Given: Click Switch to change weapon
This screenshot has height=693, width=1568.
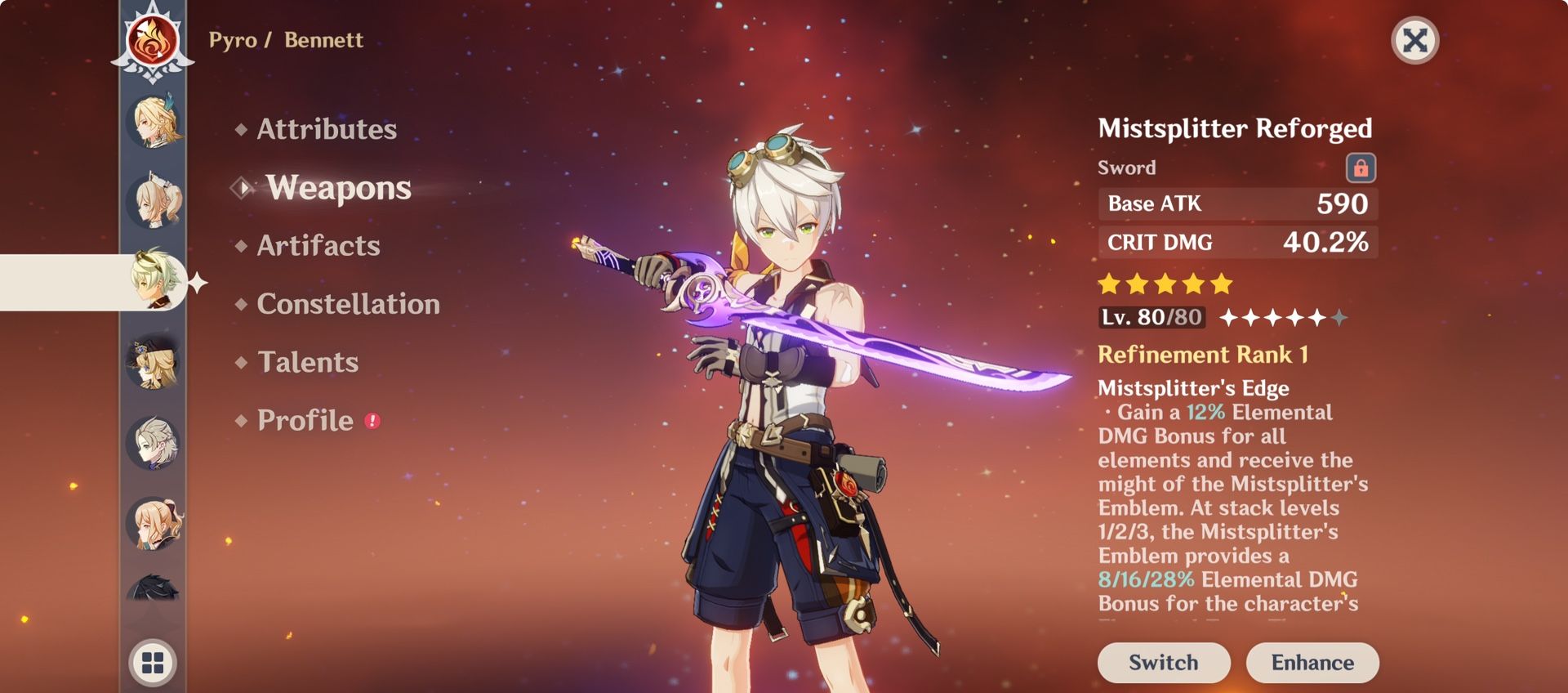Looking at the screenshot, I should coord(1163,662).
